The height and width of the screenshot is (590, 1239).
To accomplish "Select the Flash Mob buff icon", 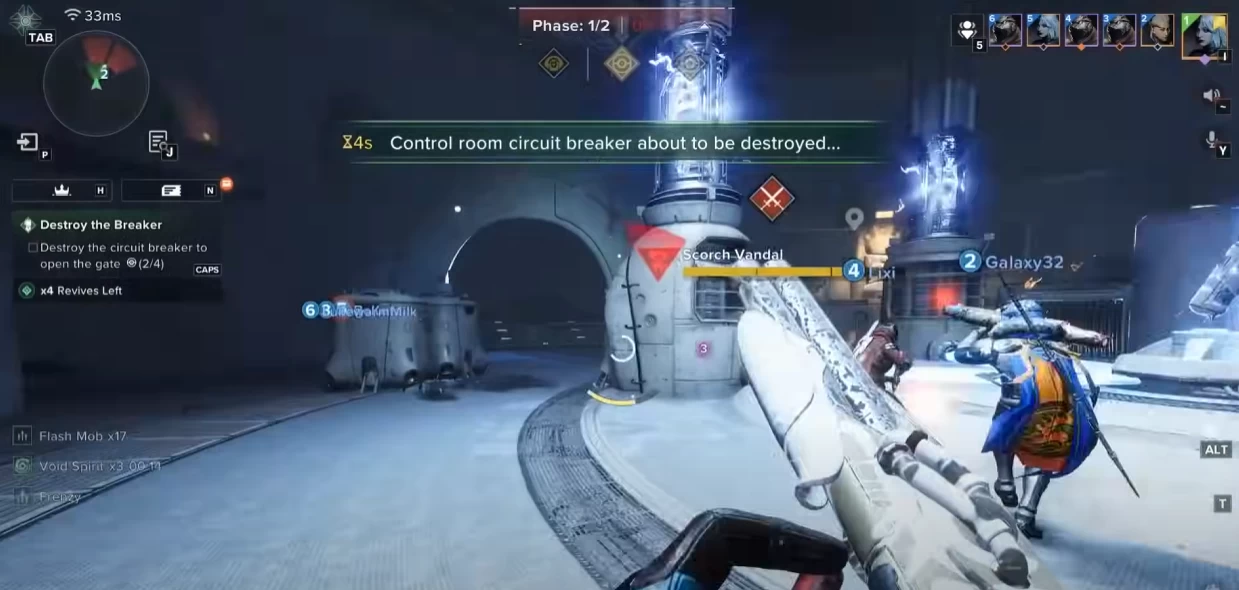I will tap(23, 436).
